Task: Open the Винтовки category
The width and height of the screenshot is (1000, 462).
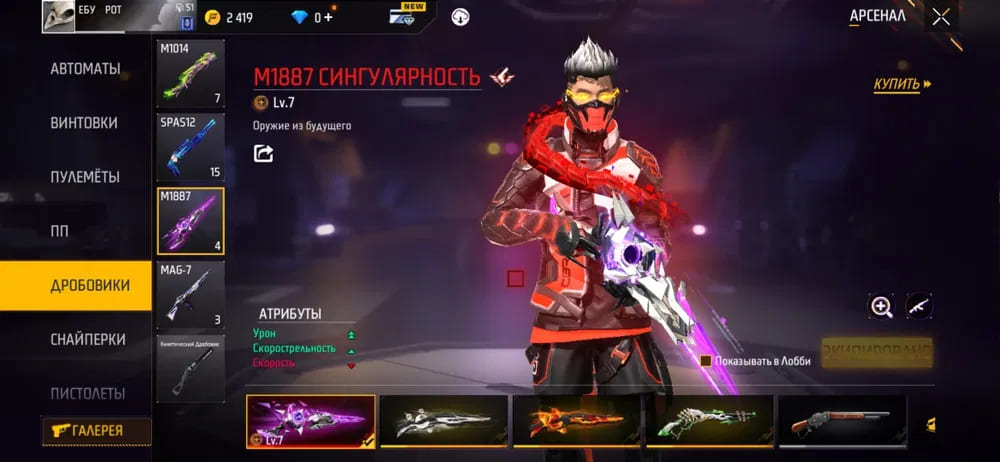Action: 84,123
